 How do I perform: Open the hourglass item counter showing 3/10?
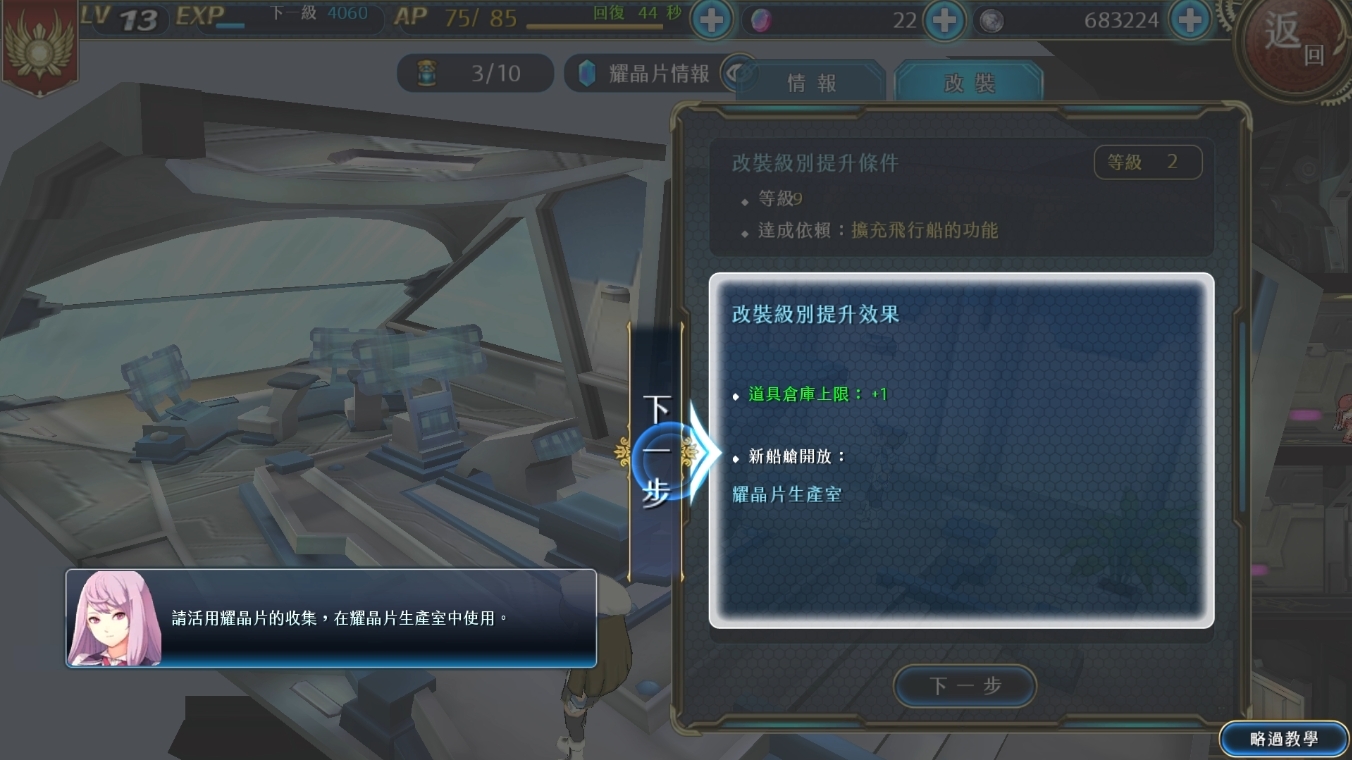(475, 72)
